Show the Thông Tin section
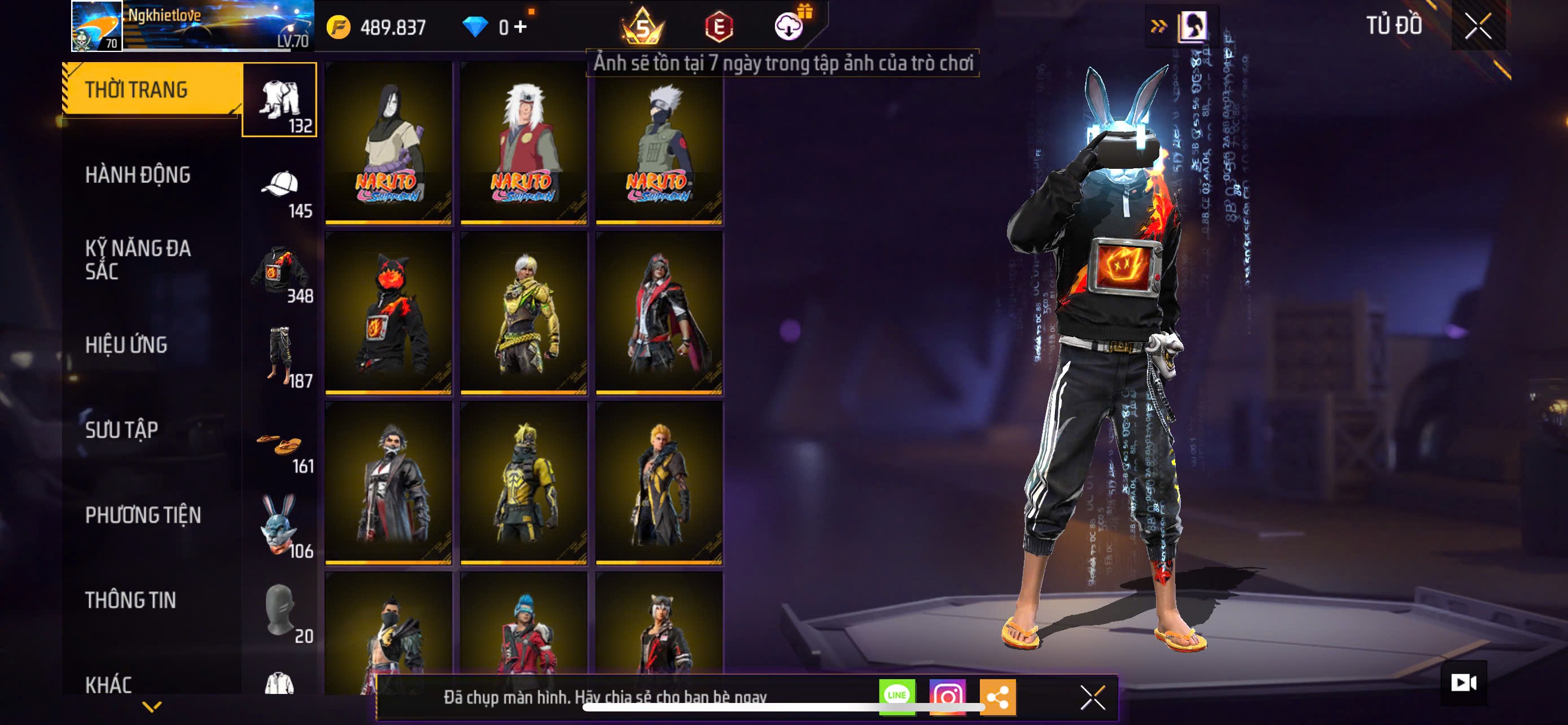This screenshot has width=1568, height=725. point(130,601)
